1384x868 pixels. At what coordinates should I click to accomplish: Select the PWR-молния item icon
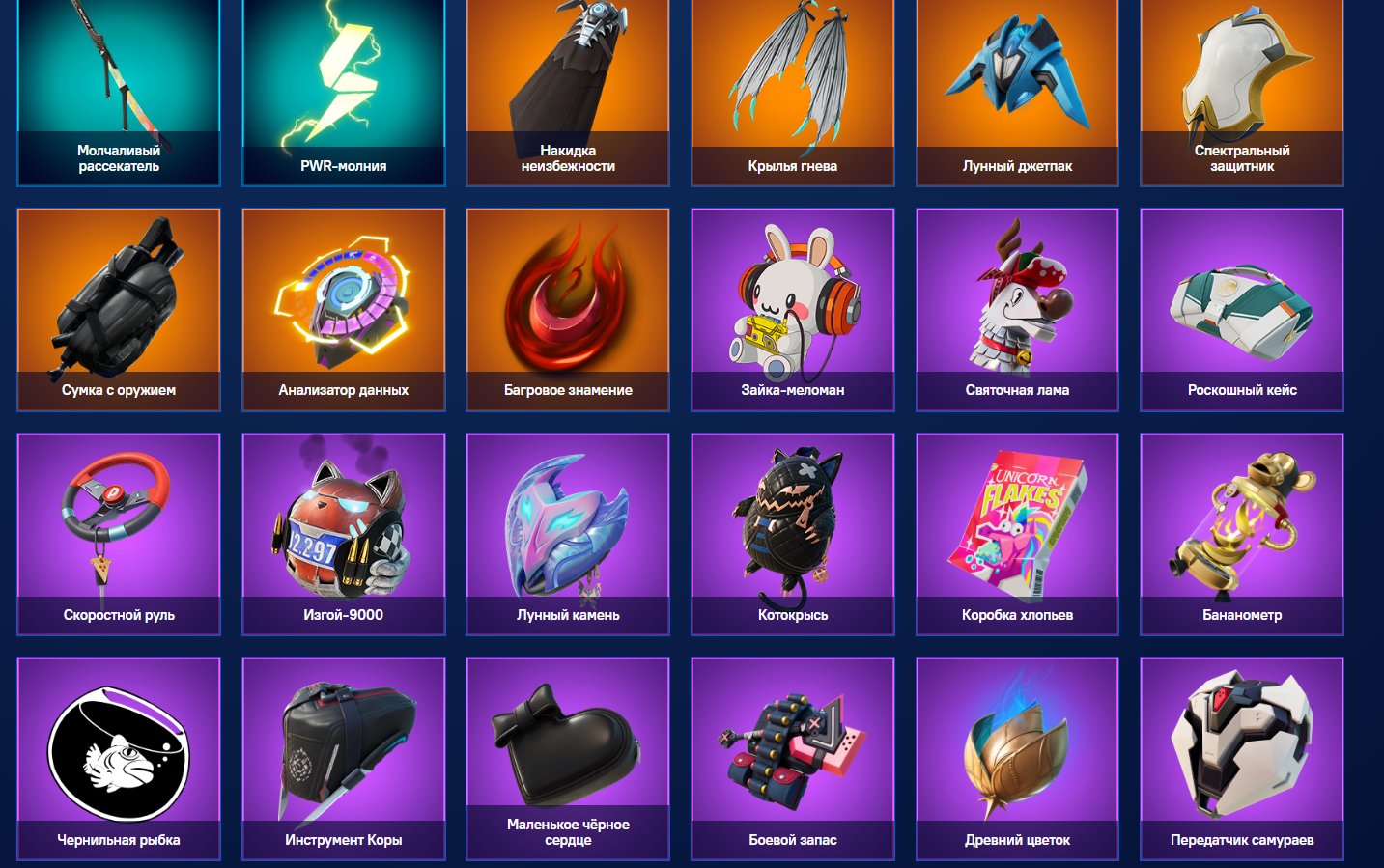pos(344,72)
